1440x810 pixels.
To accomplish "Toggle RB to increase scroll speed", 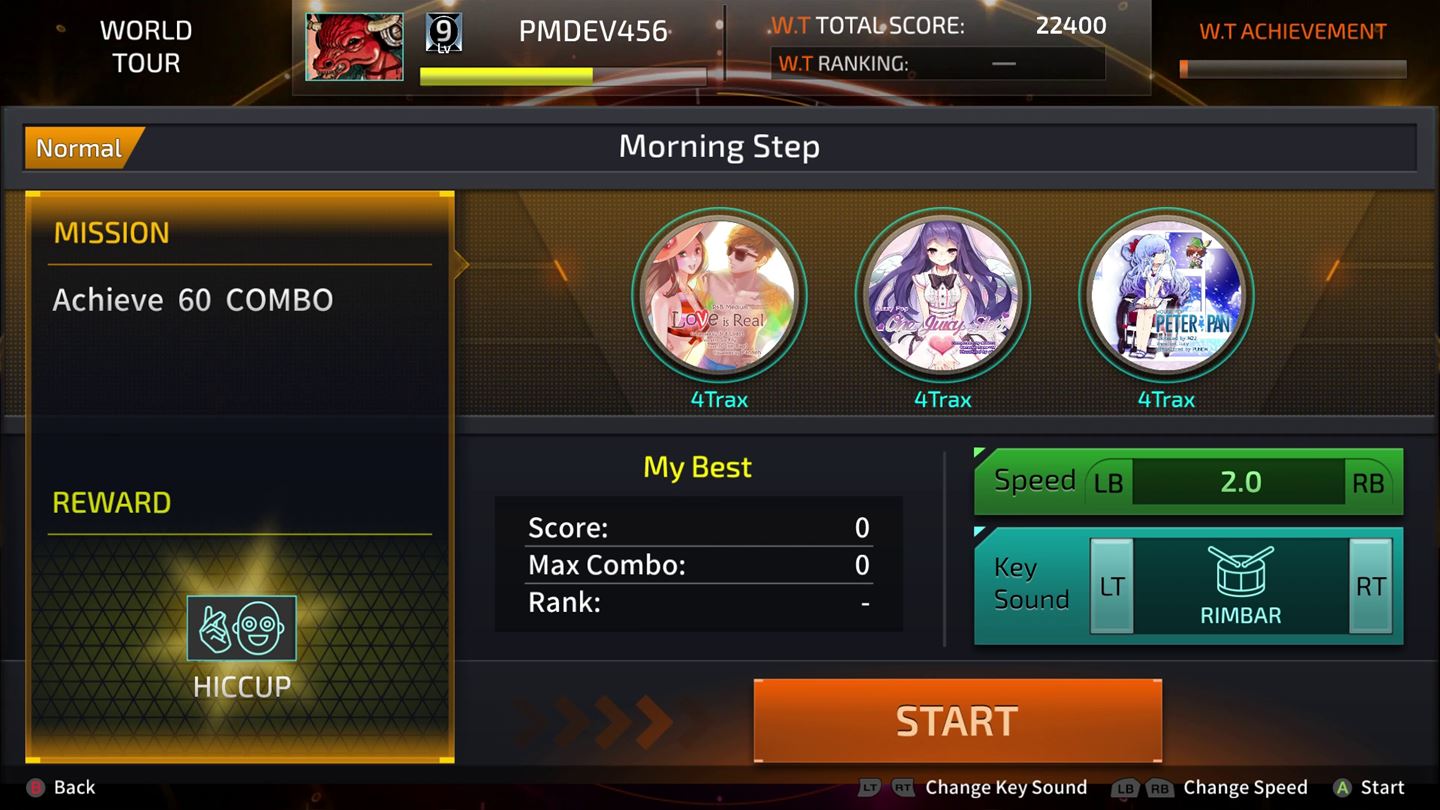I will 1368,483.
